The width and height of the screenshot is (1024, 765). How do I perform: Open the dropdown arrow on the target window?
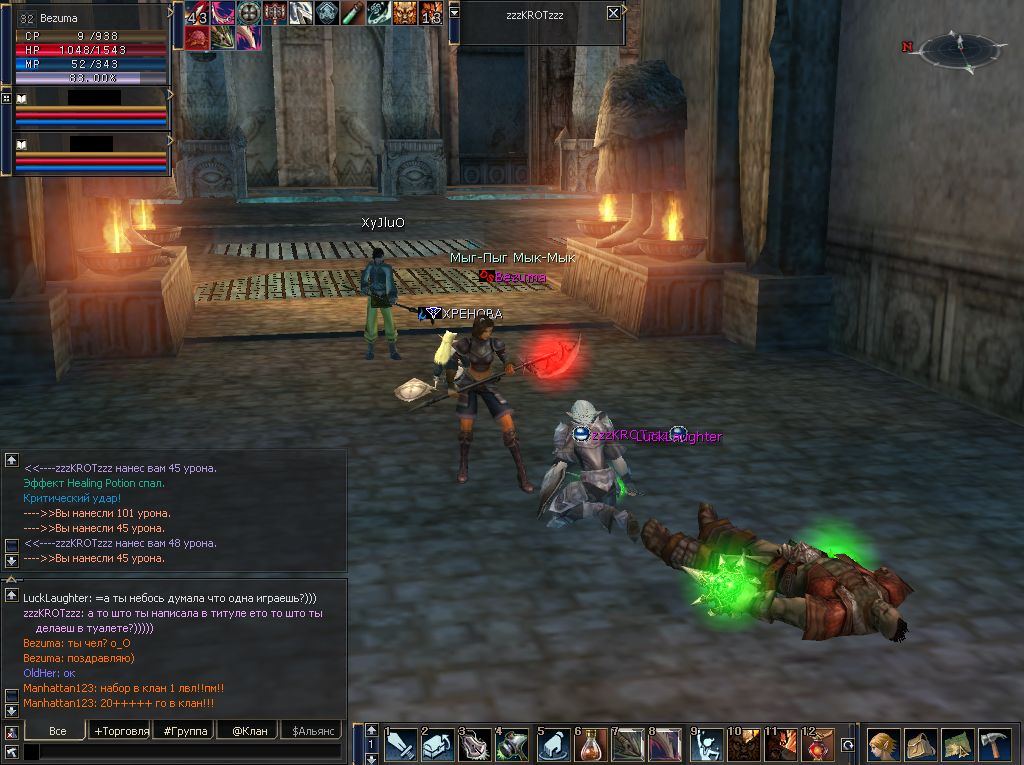coord(455,9)
